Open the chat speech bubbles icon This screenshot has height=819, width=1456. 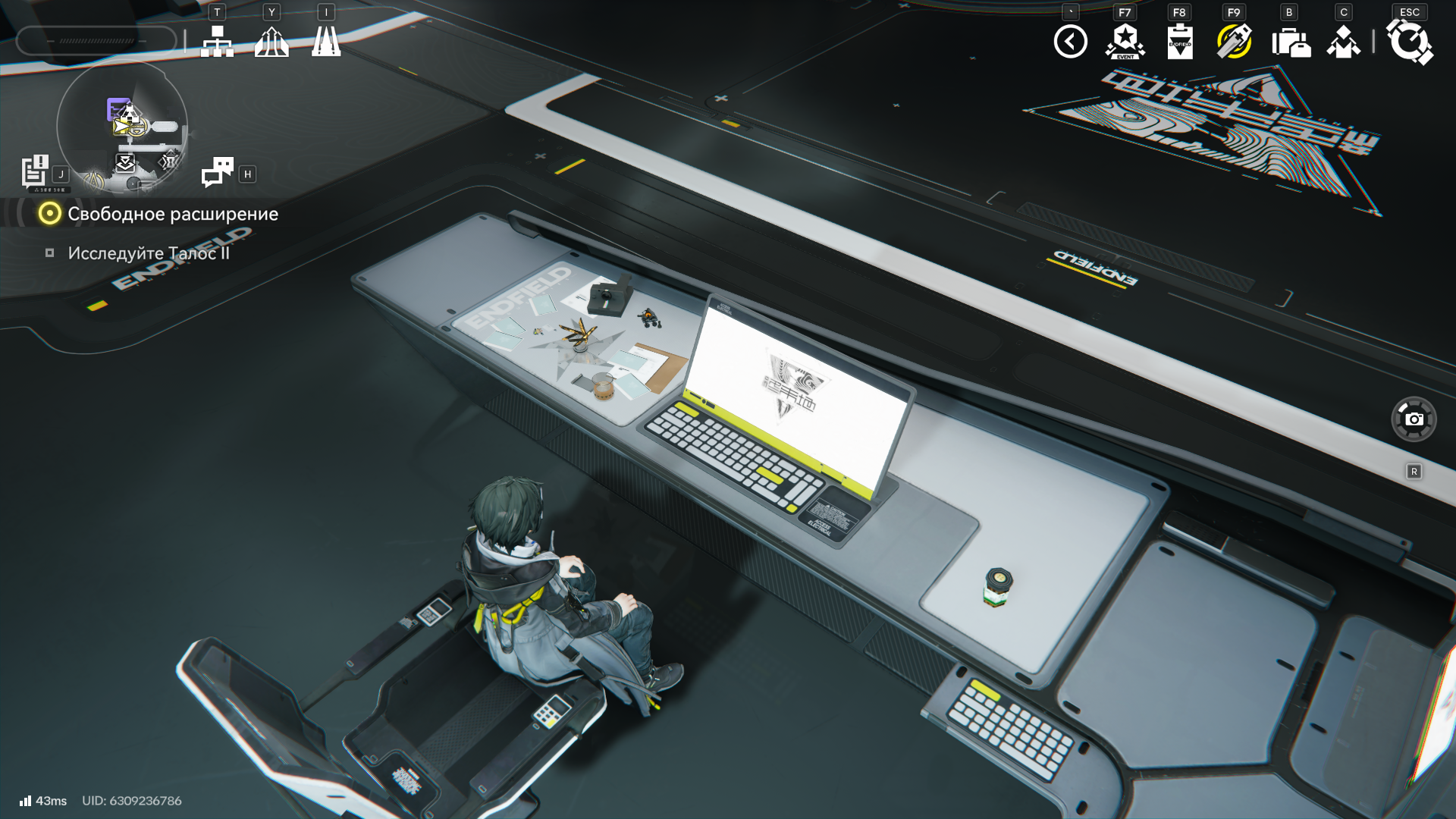click(x=218, y=172)
